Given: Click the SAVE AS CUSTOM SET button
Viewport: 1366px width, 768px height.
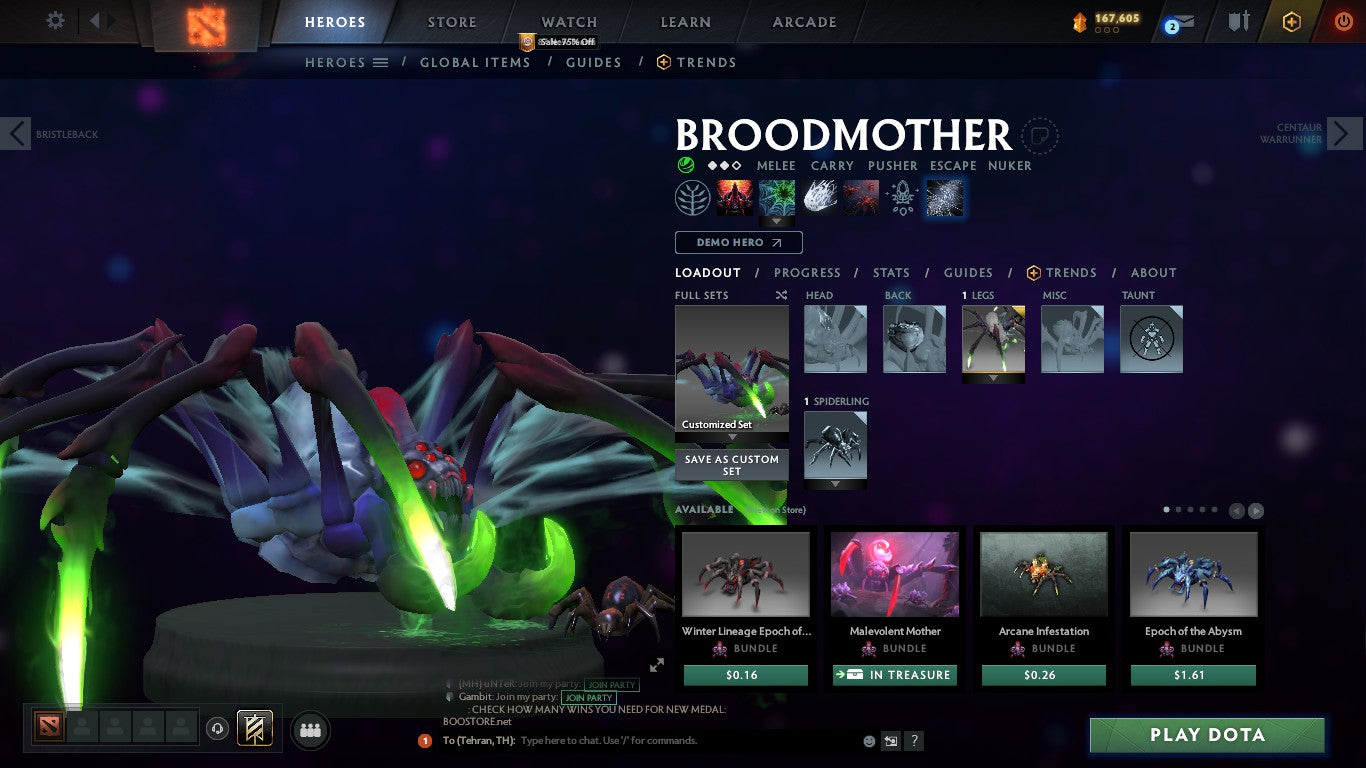Looking at the screenshot, I should tap(731, 466).
